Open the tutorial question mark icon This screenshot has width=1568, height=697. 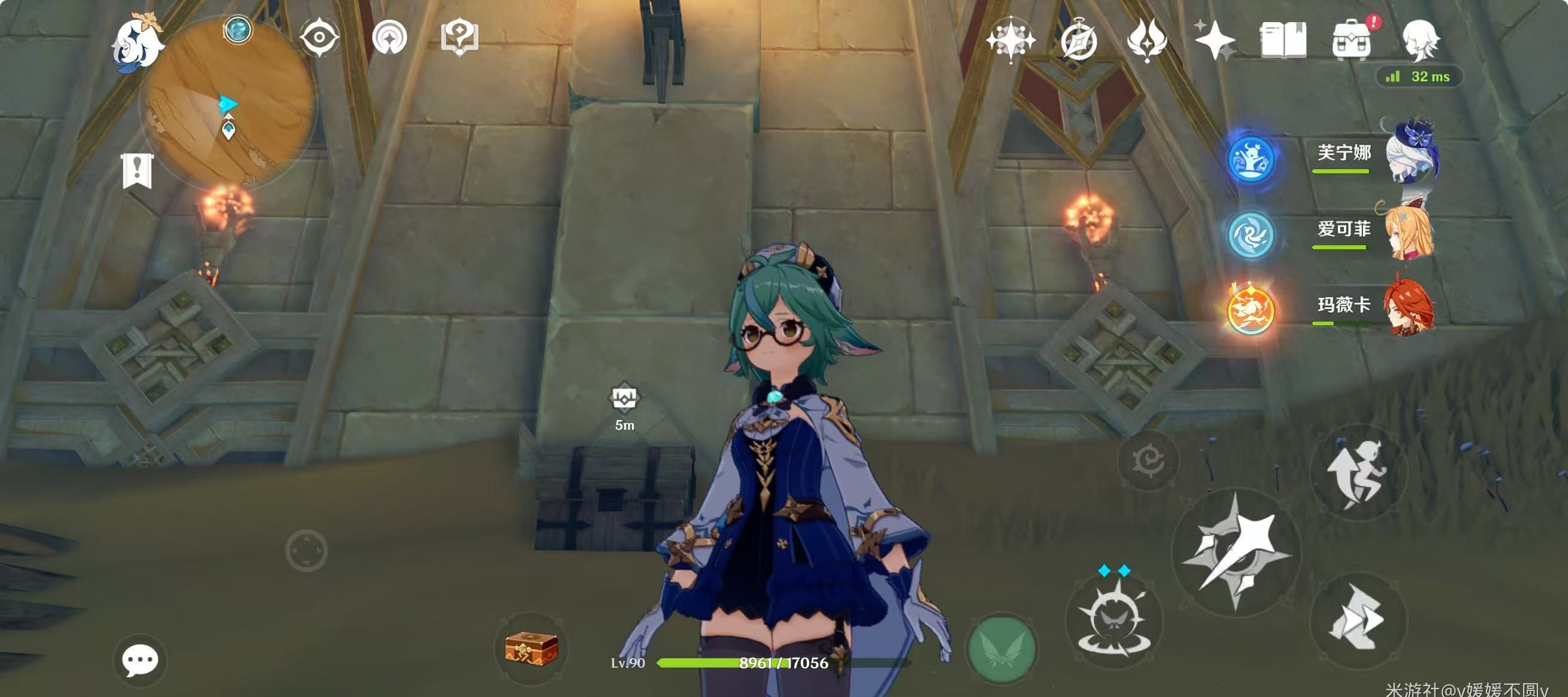tap(459, 38)
